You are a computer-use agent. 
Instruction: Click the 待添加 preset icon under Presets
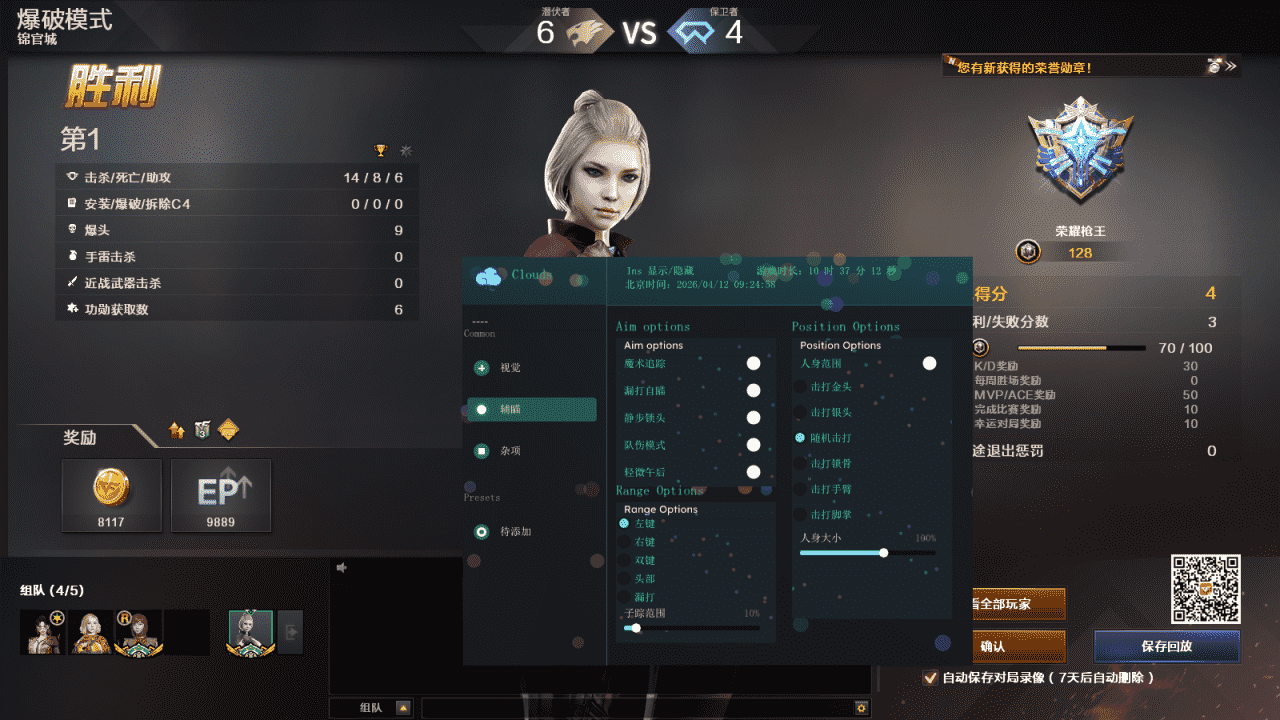(480, 532)
